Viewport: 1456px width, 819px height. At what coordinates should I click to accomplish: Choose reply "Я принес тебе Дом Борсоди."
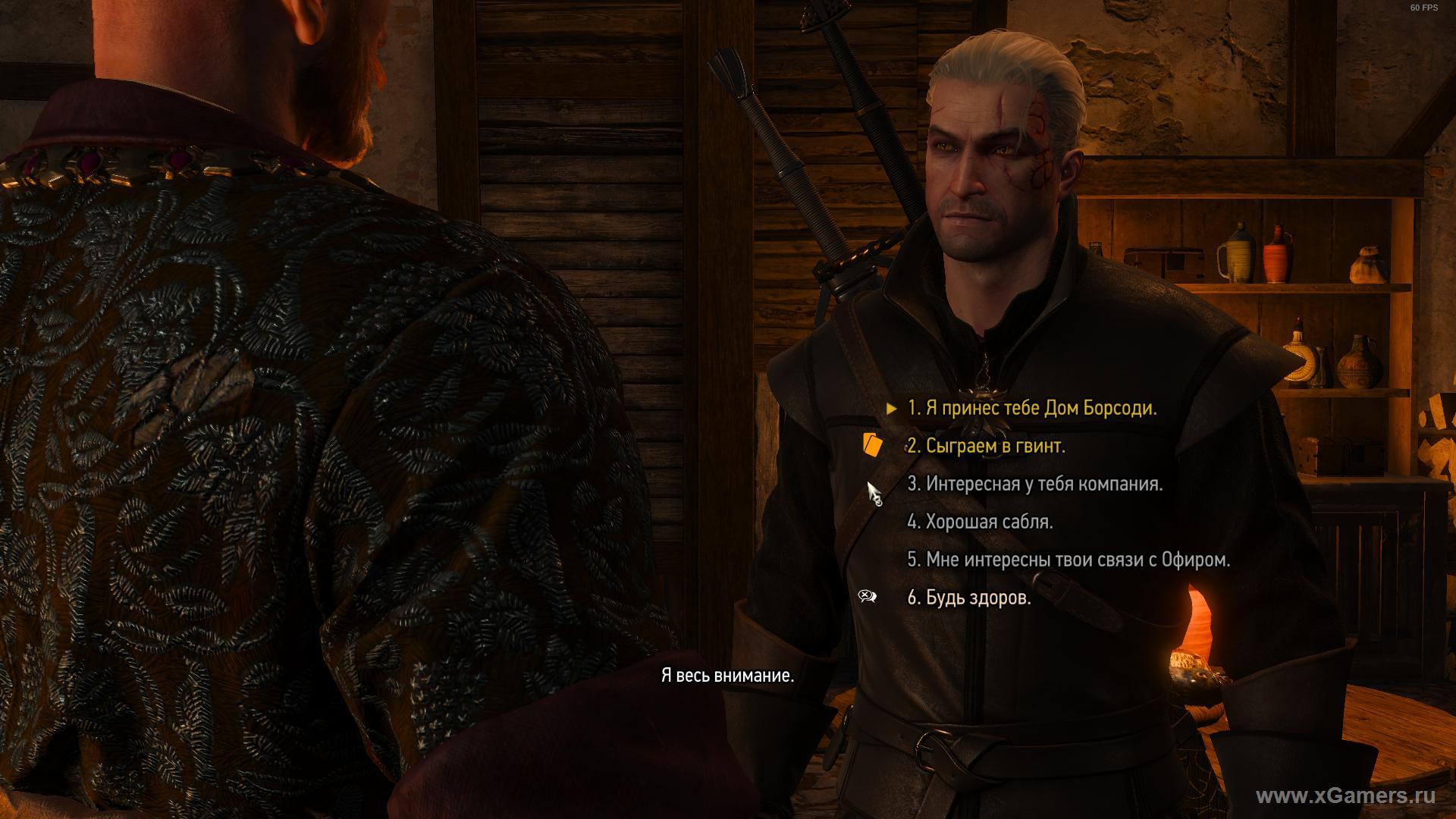pos(1031,409)
